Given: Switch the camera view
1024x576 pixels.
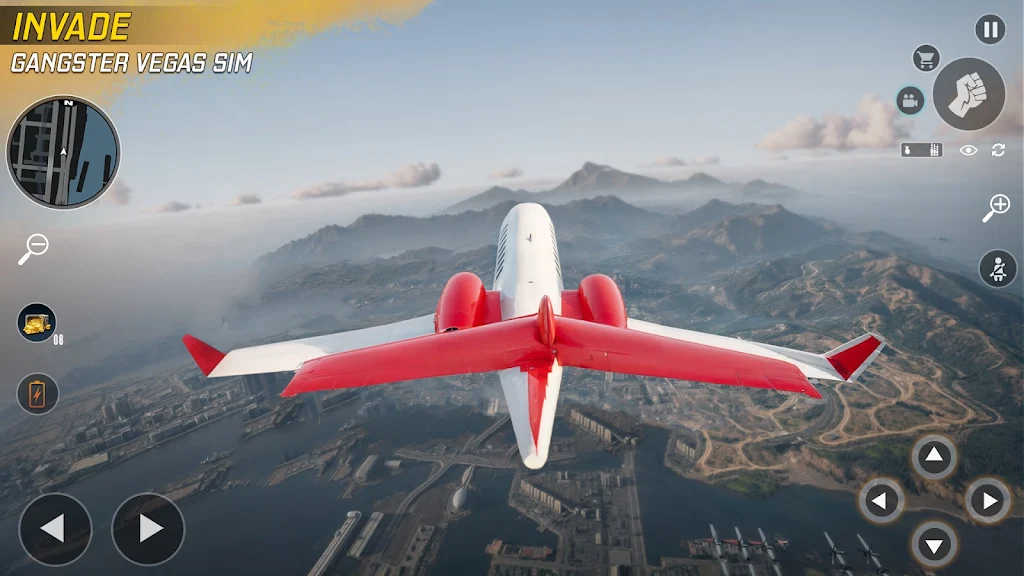Looking at the screenshot, I should 910,100.
